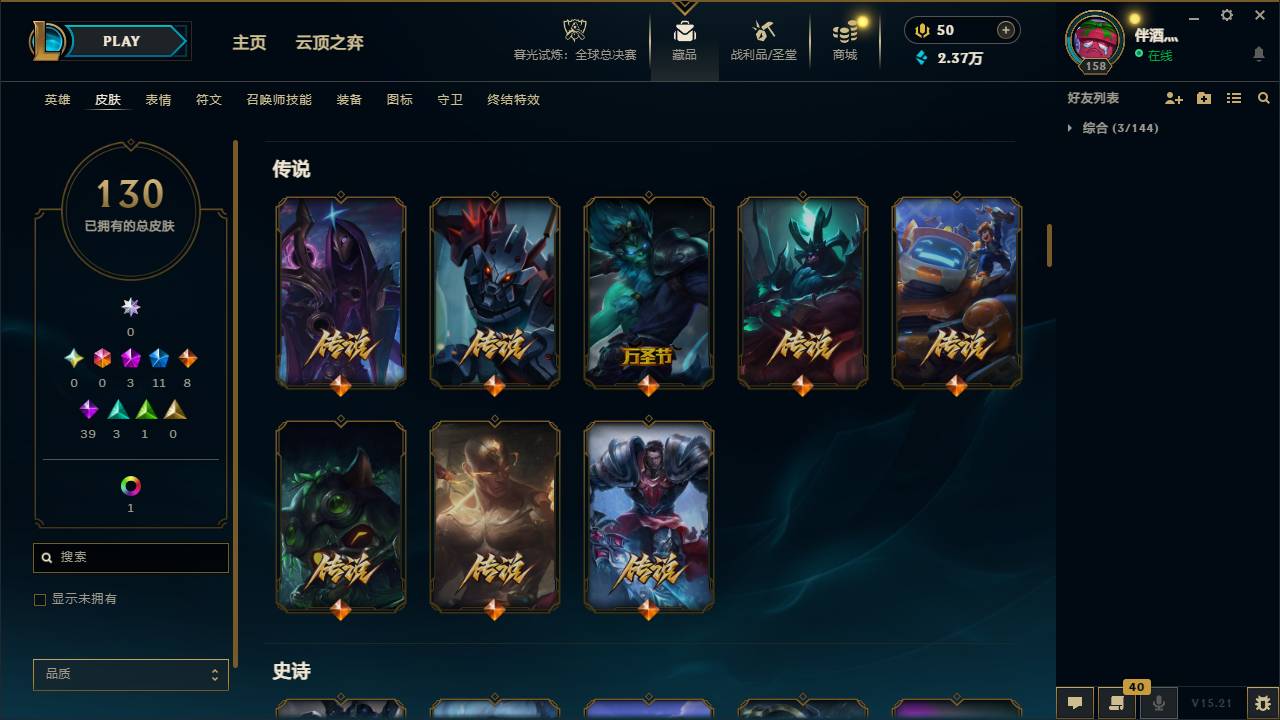Open the 商城 store icon
The image size is (1280, 720).
843,30
